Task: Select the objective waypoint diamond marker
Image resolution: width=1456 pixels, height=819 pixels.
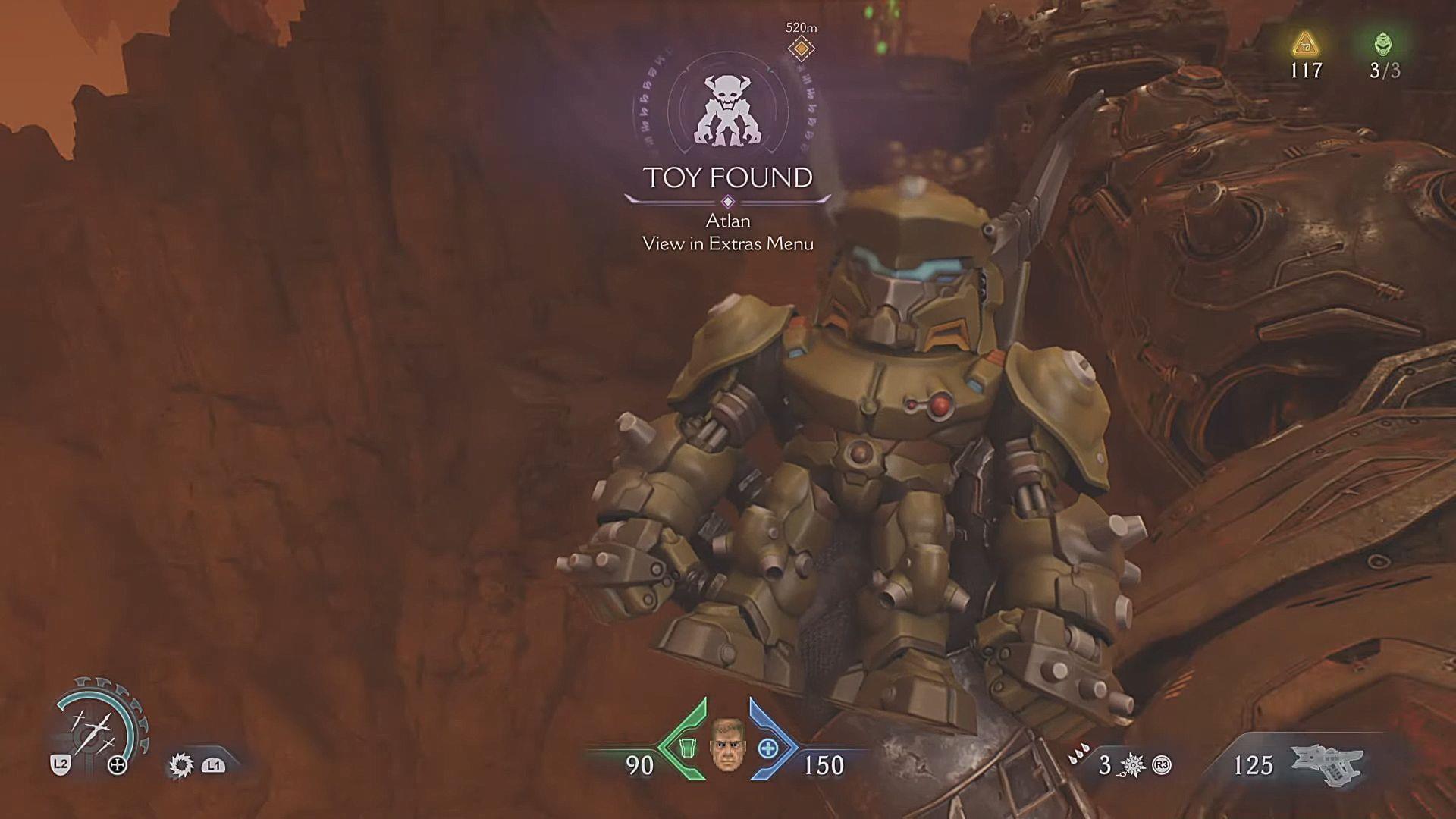Action: click(801, 49)
